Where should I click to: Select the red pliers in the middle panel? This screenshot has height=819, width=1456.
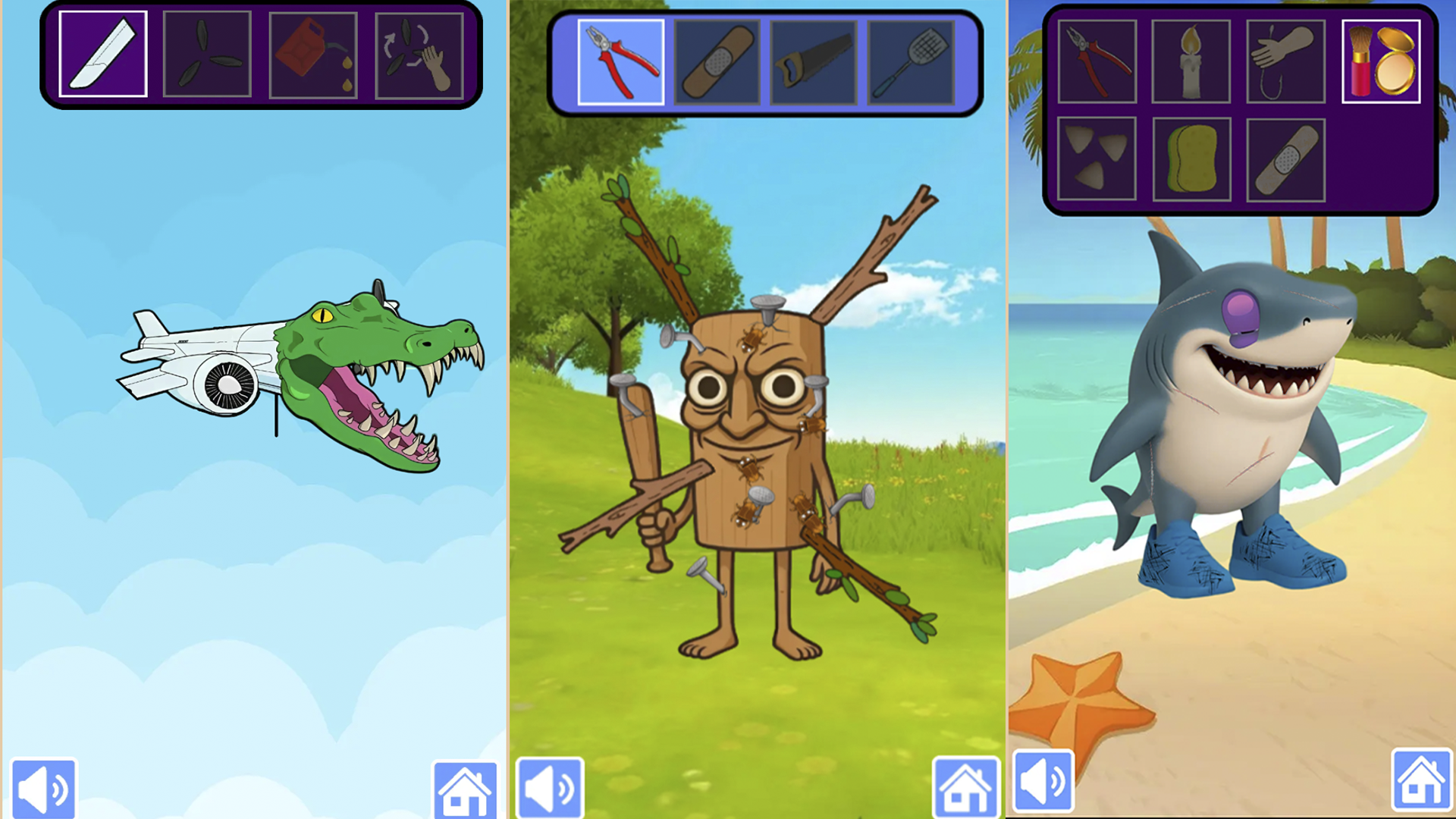(622, 62)
